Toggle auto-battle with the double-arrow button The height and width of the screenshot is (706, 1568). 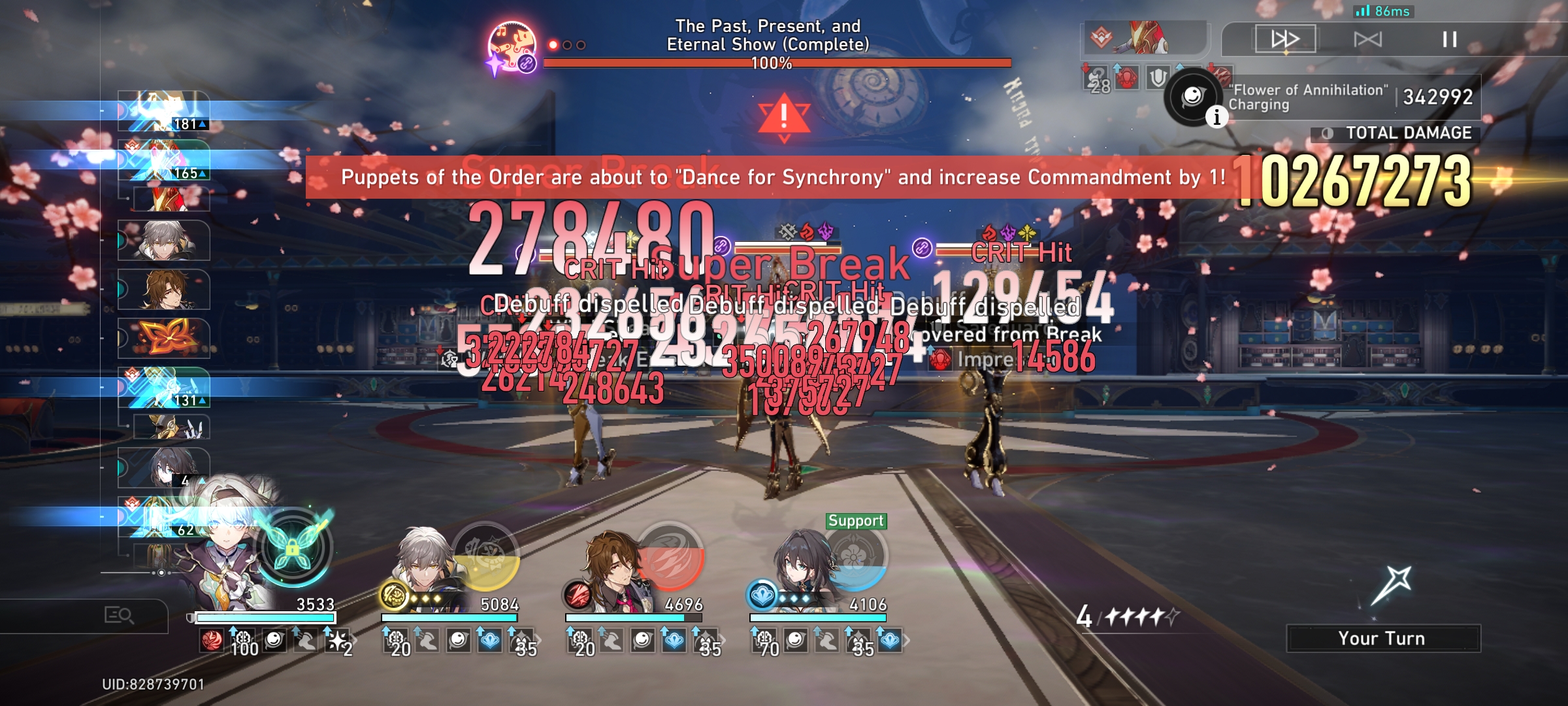(1286, 39)
